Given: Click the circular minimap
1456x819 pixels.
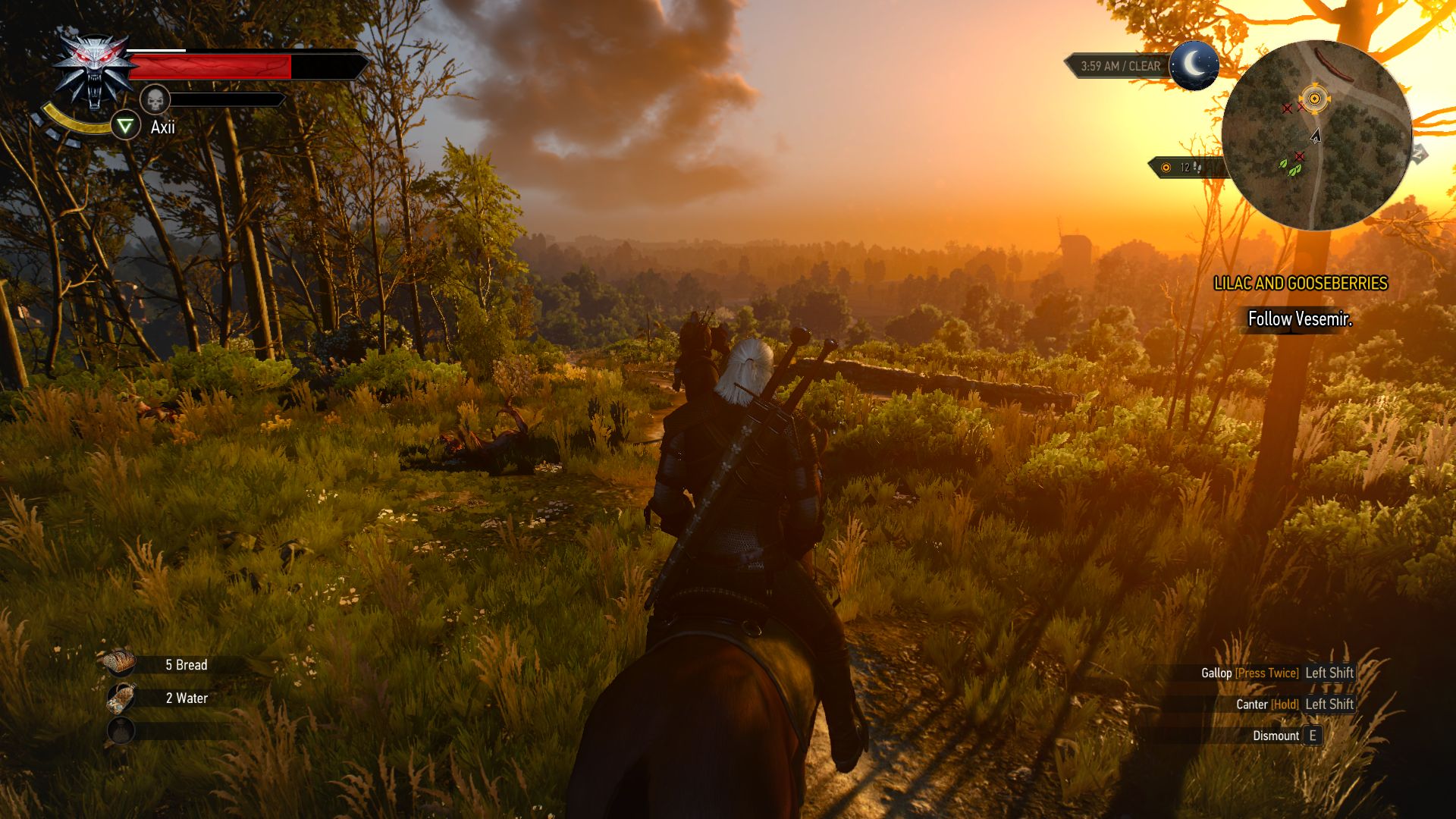Looking at the screenshot, I should [x=1316, y=136].
